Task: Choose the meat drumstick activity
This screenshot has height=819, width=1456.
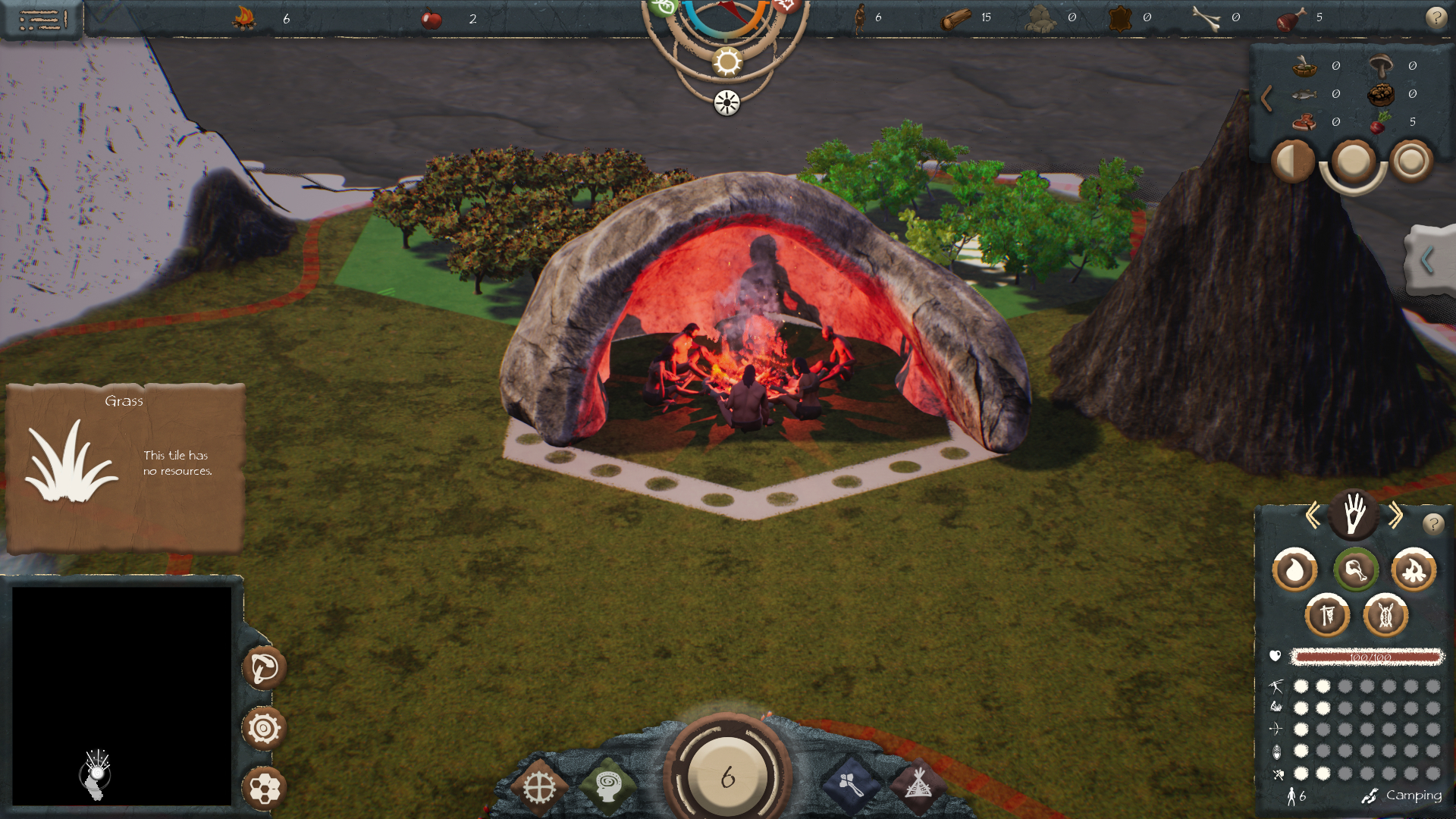Action: [x=1355, y=570]
